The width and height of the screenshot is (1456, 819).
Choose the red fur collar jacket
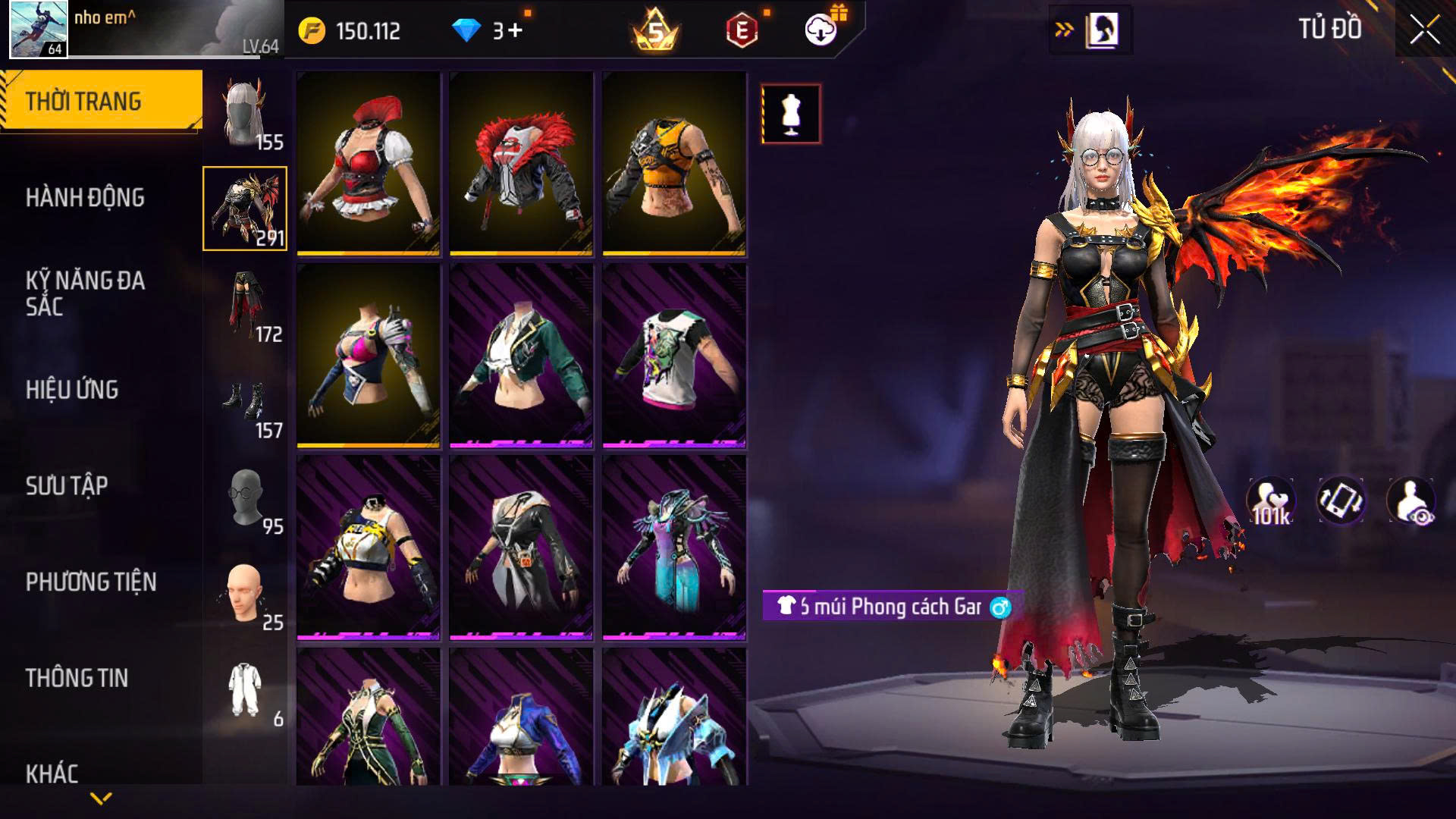click(x=521, y=163)
